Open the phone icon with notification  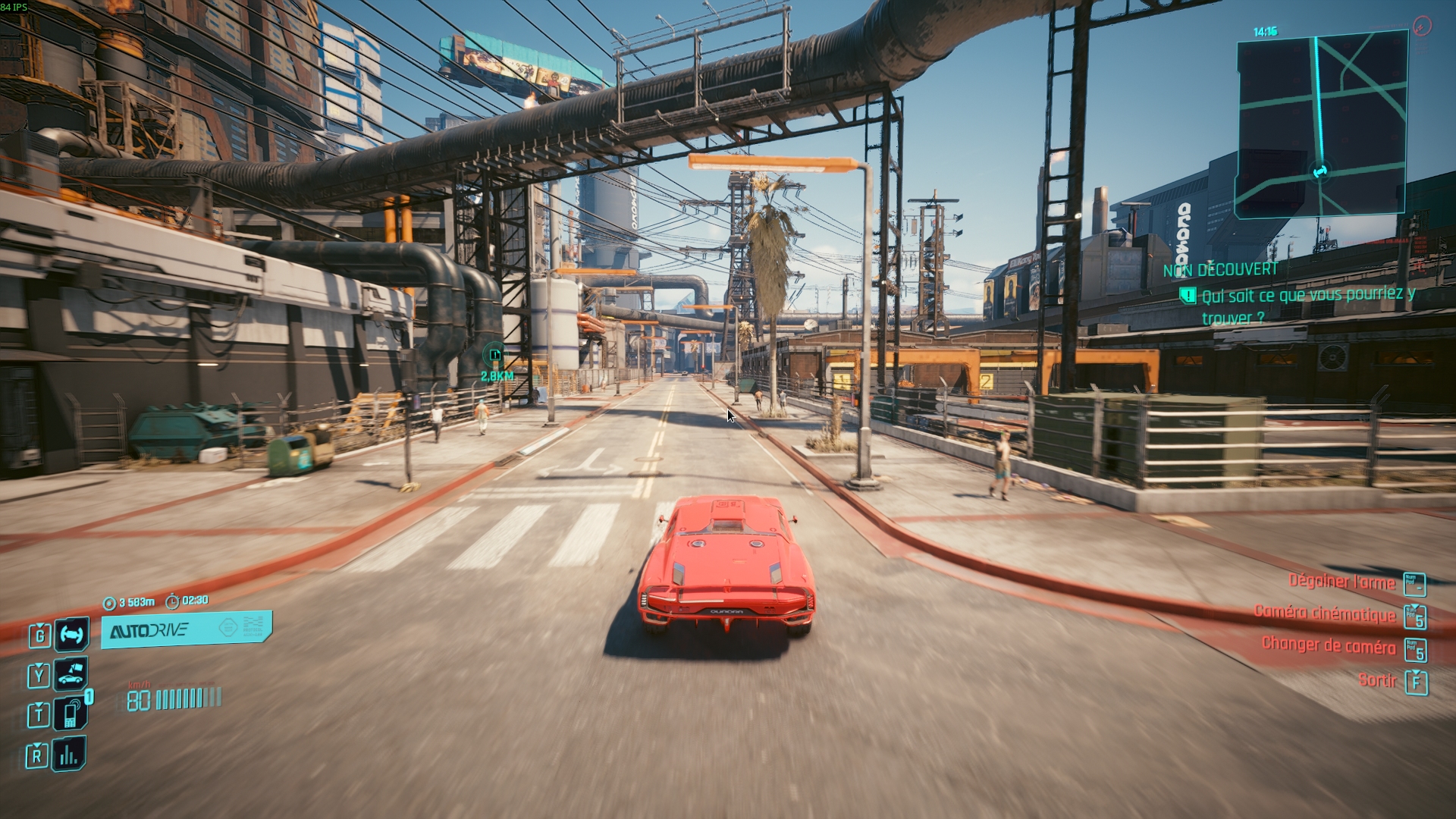pyautogui.click(x=71, y=714)
